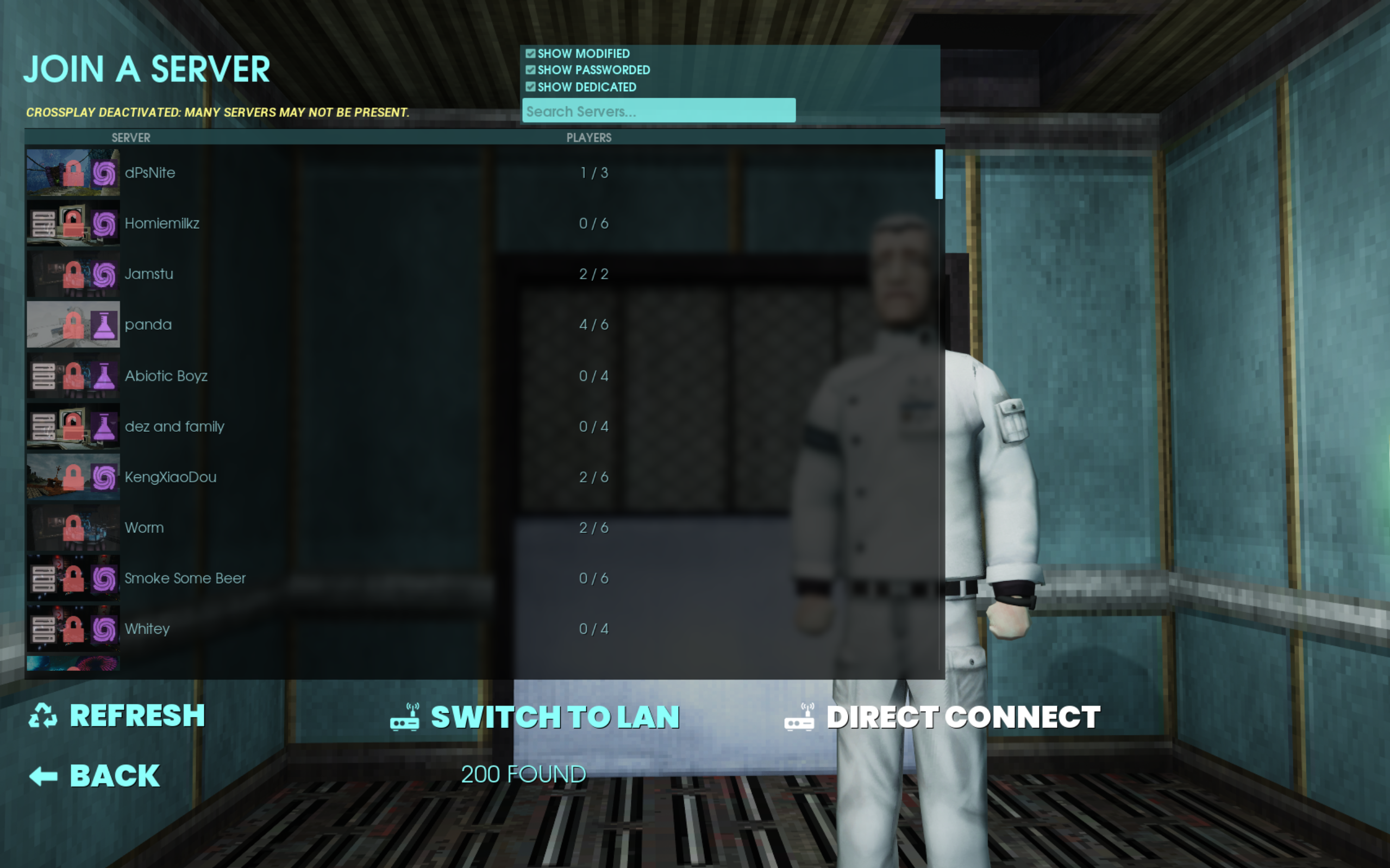
Task: Click the Search Servers input field
Action: [x=658, y=110]
